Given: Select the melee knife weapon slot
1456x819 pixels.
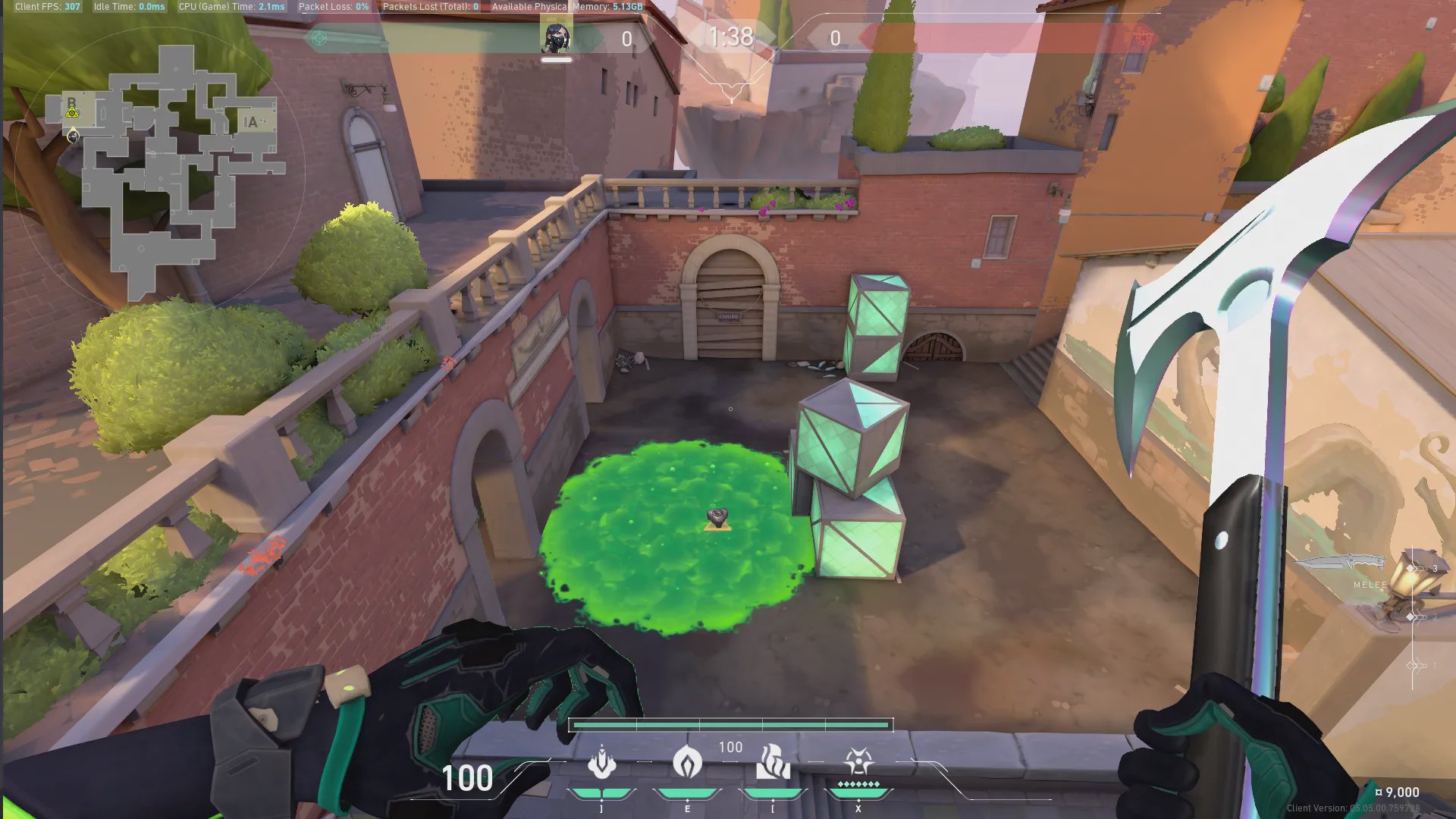Looking at the screenshot, I should 1341,563.
